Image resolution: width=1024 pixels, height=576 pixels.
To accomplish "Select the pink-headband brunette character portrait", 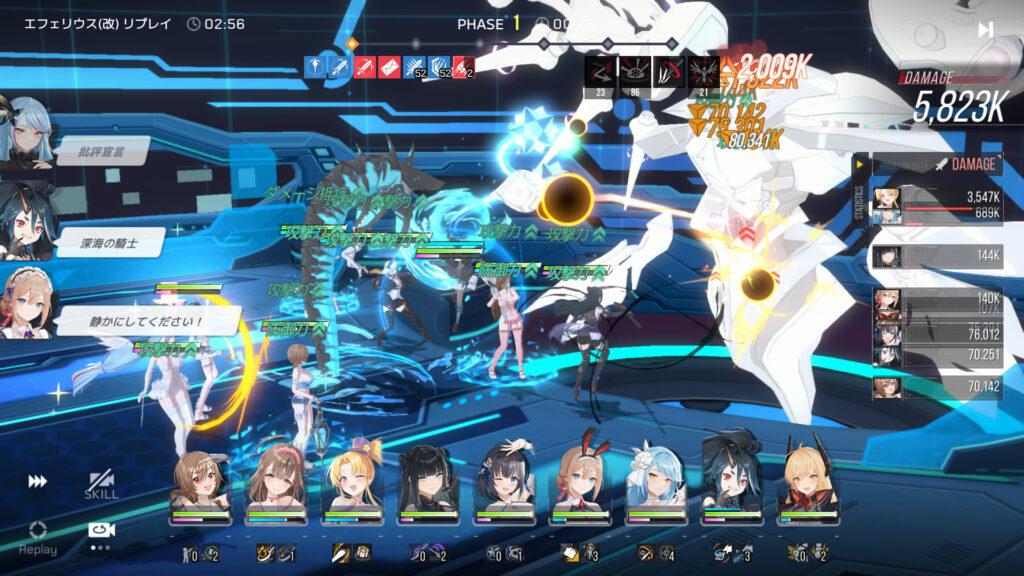I will coord(277,485).
